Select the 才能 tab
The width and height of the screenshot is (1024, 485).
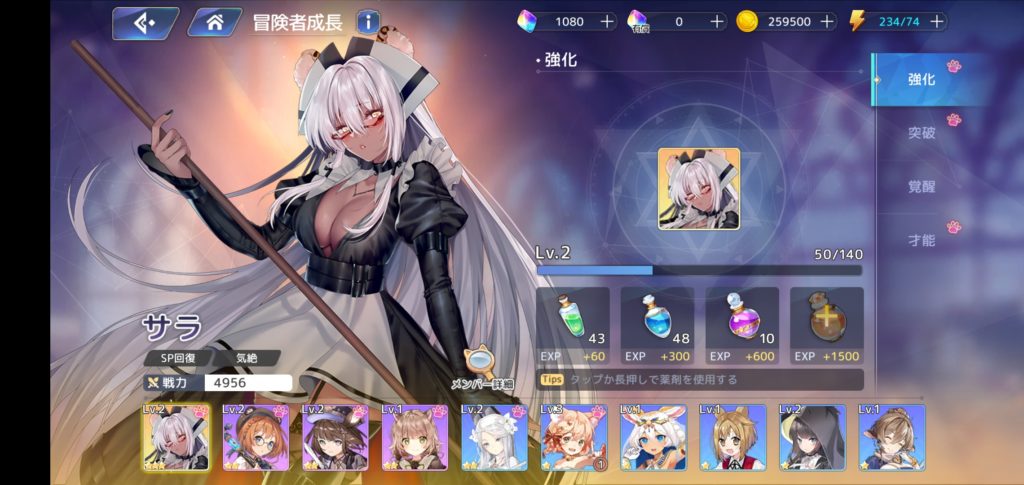pos(921,239)
